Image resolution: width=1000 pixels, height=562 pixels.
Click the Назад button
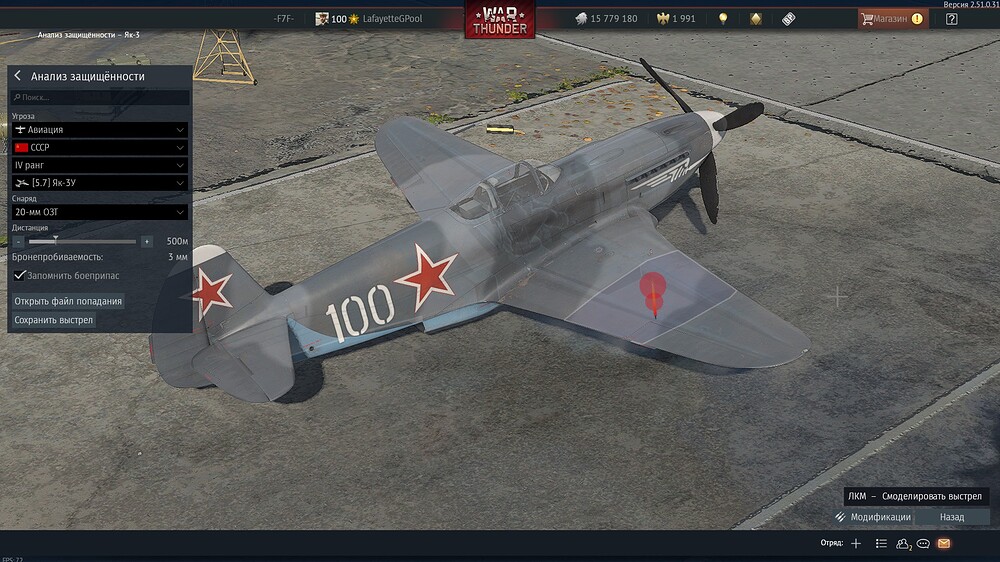click(952, 517)
